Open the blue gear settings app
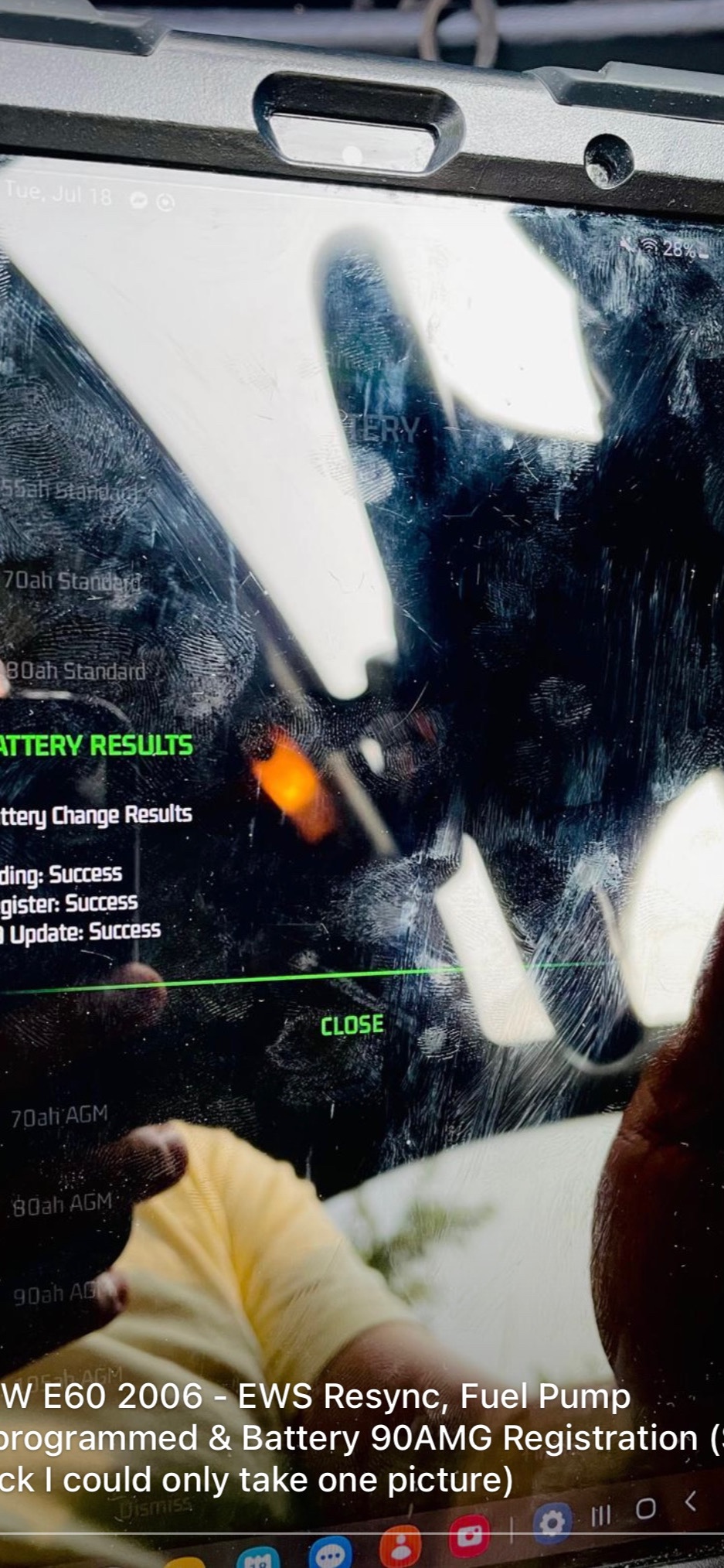The height and width of the screenshot is (1568, 724). coord(551,1522)
